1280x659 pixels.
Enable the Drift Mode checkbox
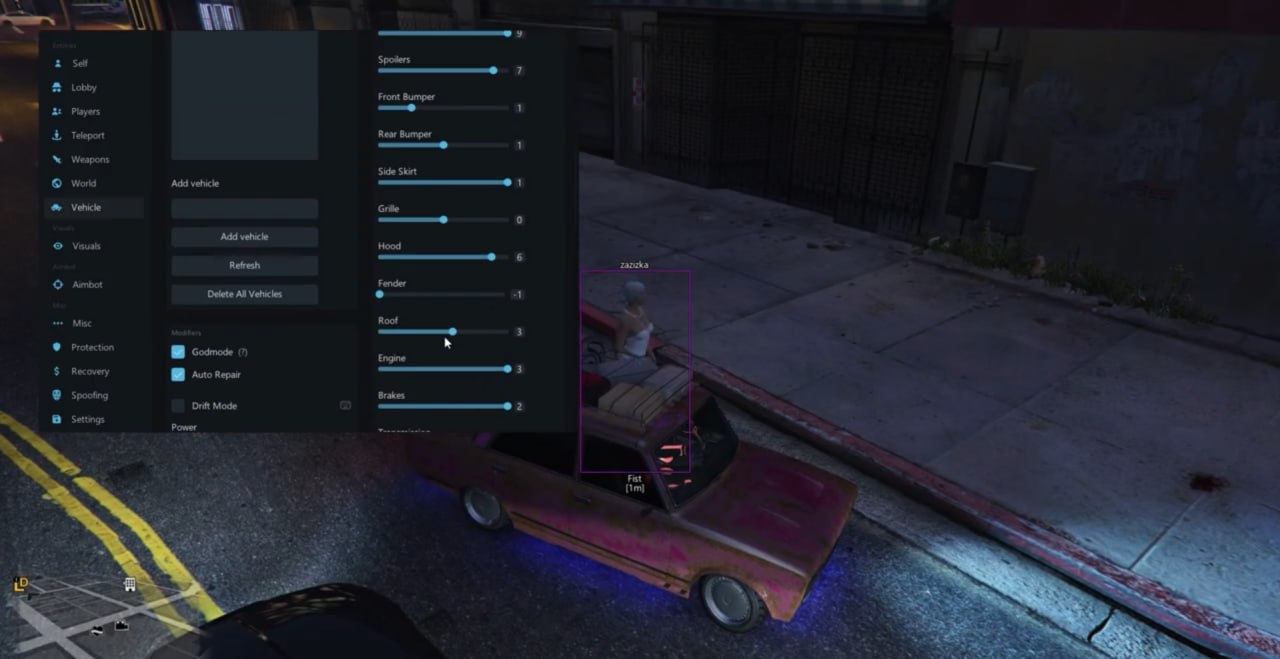coord(178,406)
